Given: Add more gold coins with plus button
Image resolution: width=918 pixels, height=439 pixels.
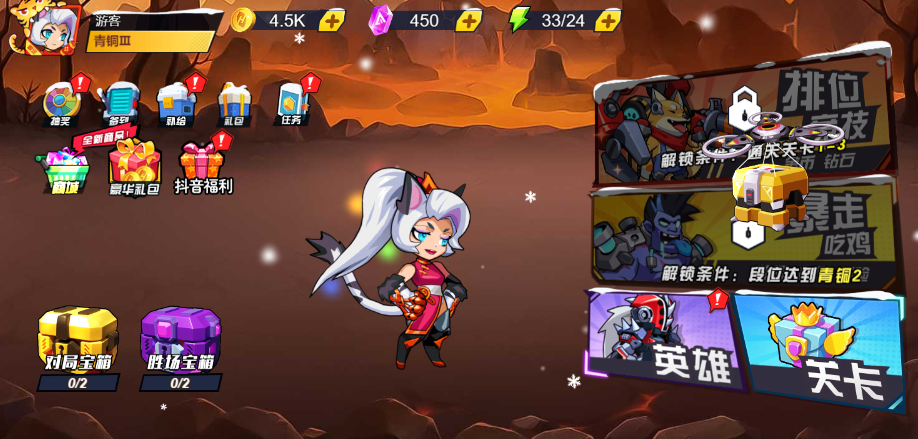Looking at the screenshot, I should (x=331, y=21).
